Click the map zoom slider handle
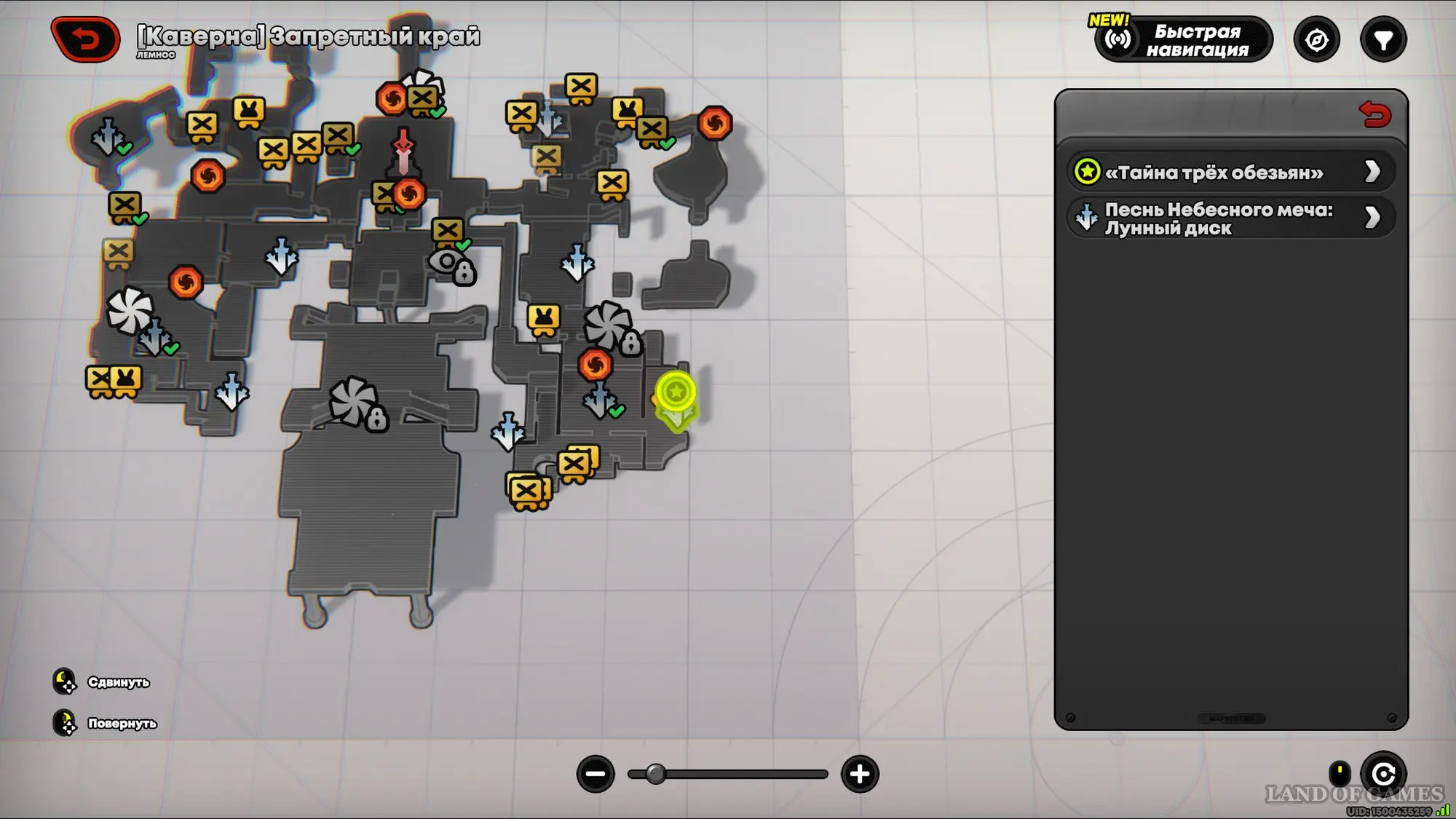 (655, 774)
